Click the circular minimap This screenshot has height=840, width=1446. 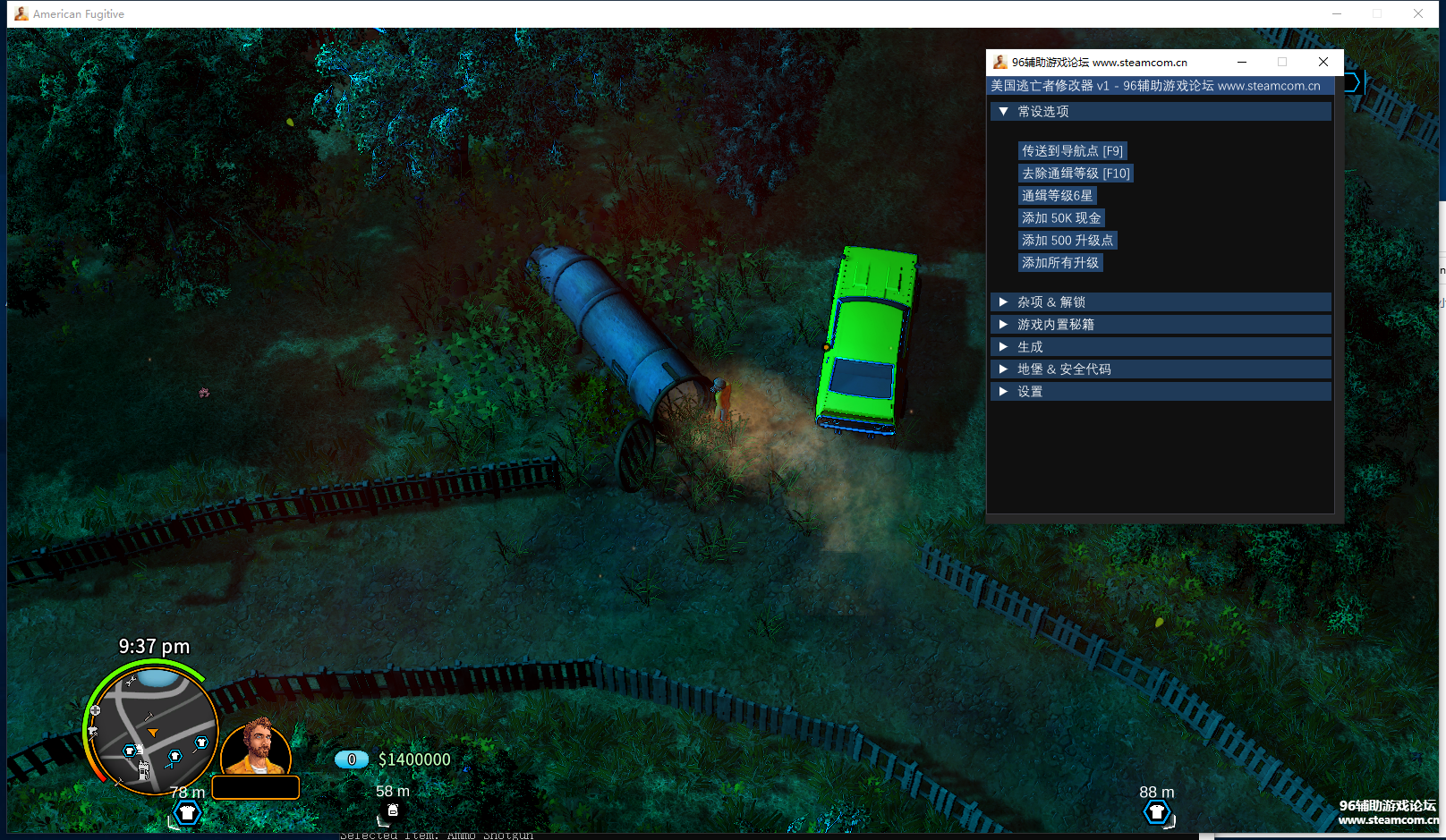153,731
